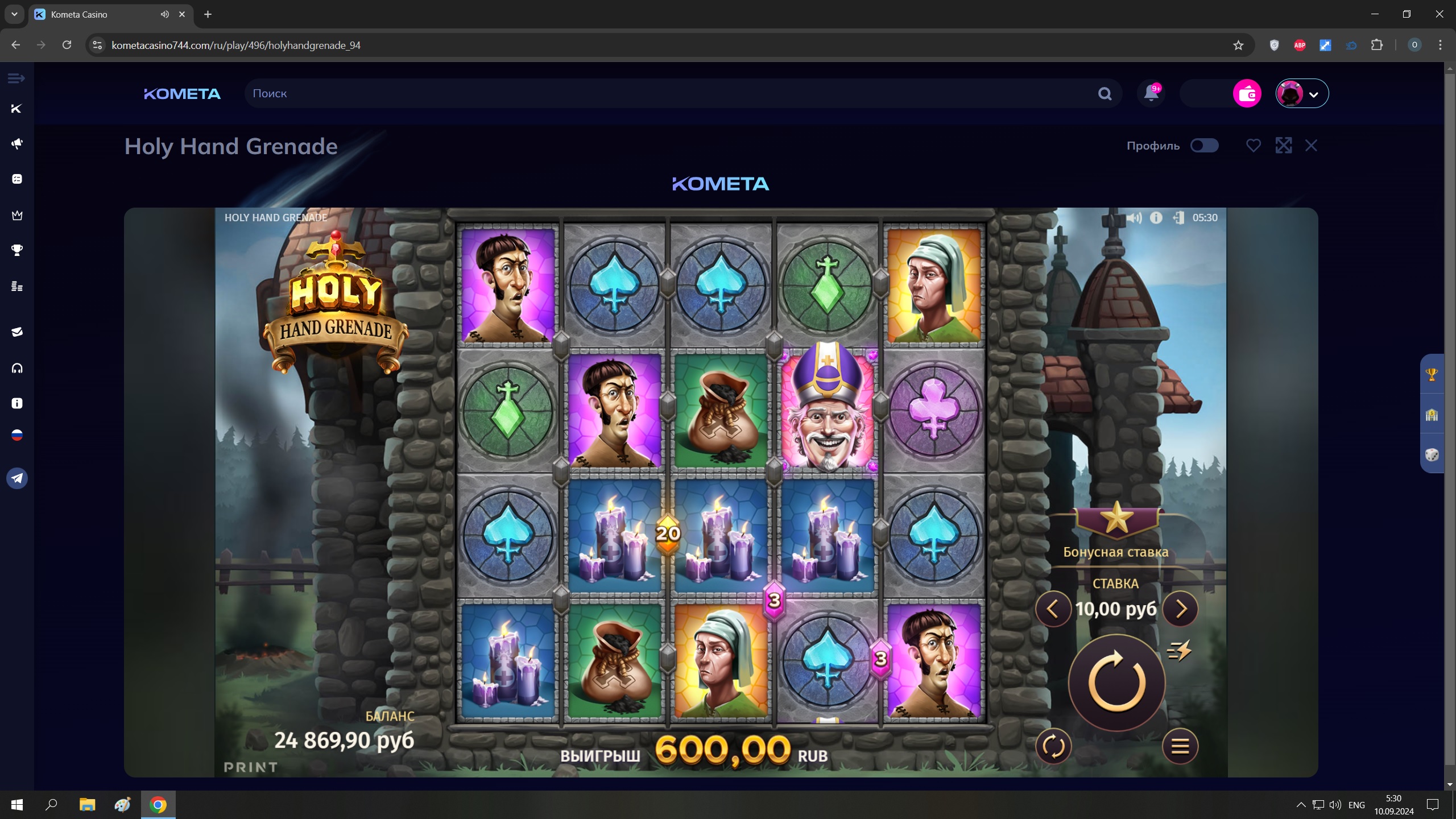Exit the slot via door icon
1456x819 pixels.
(x=1178, y=218)
